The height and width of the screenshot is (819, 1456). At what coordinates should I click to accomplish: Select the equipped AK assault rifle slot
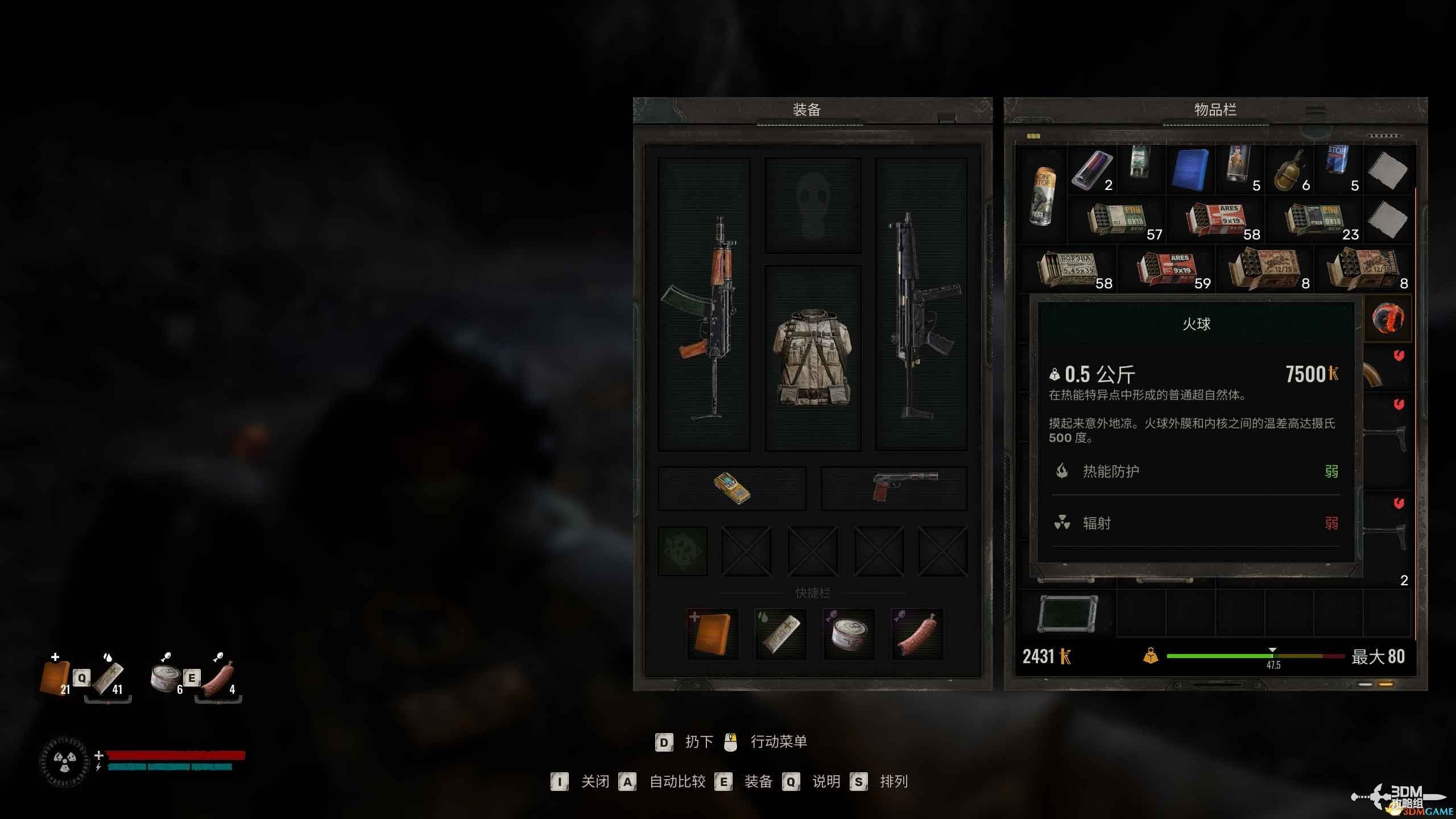704,304
